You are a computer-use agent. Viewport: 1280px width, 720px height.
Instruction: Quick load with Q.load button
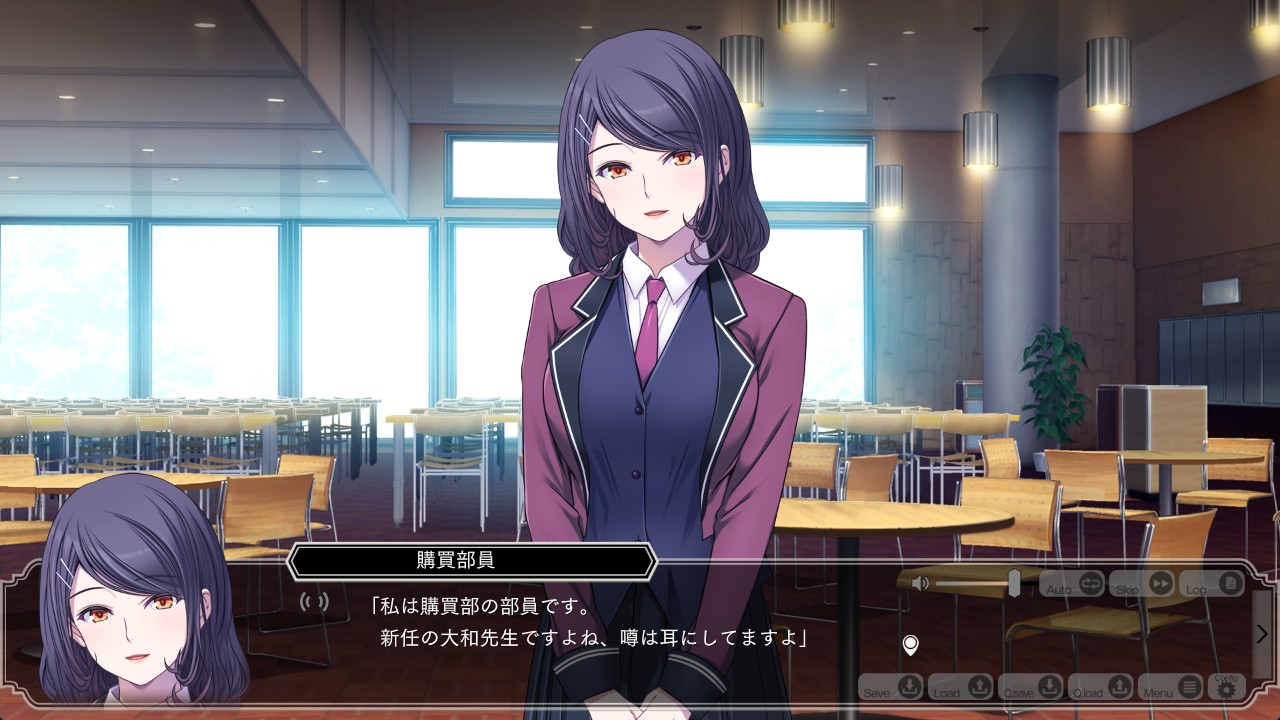point(1101,687)
